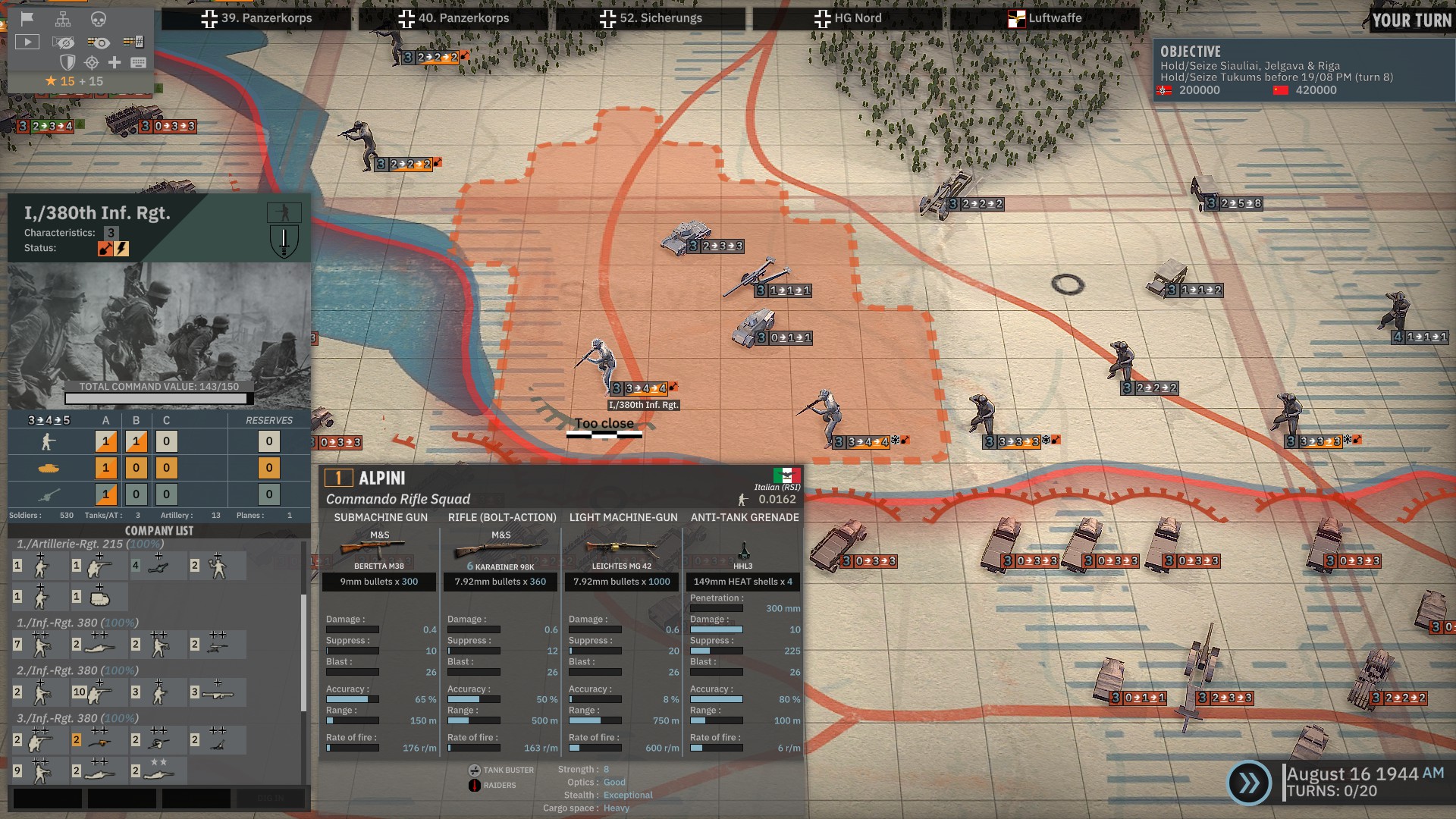
Task: Click the play replay button
Action: point(27,42)
